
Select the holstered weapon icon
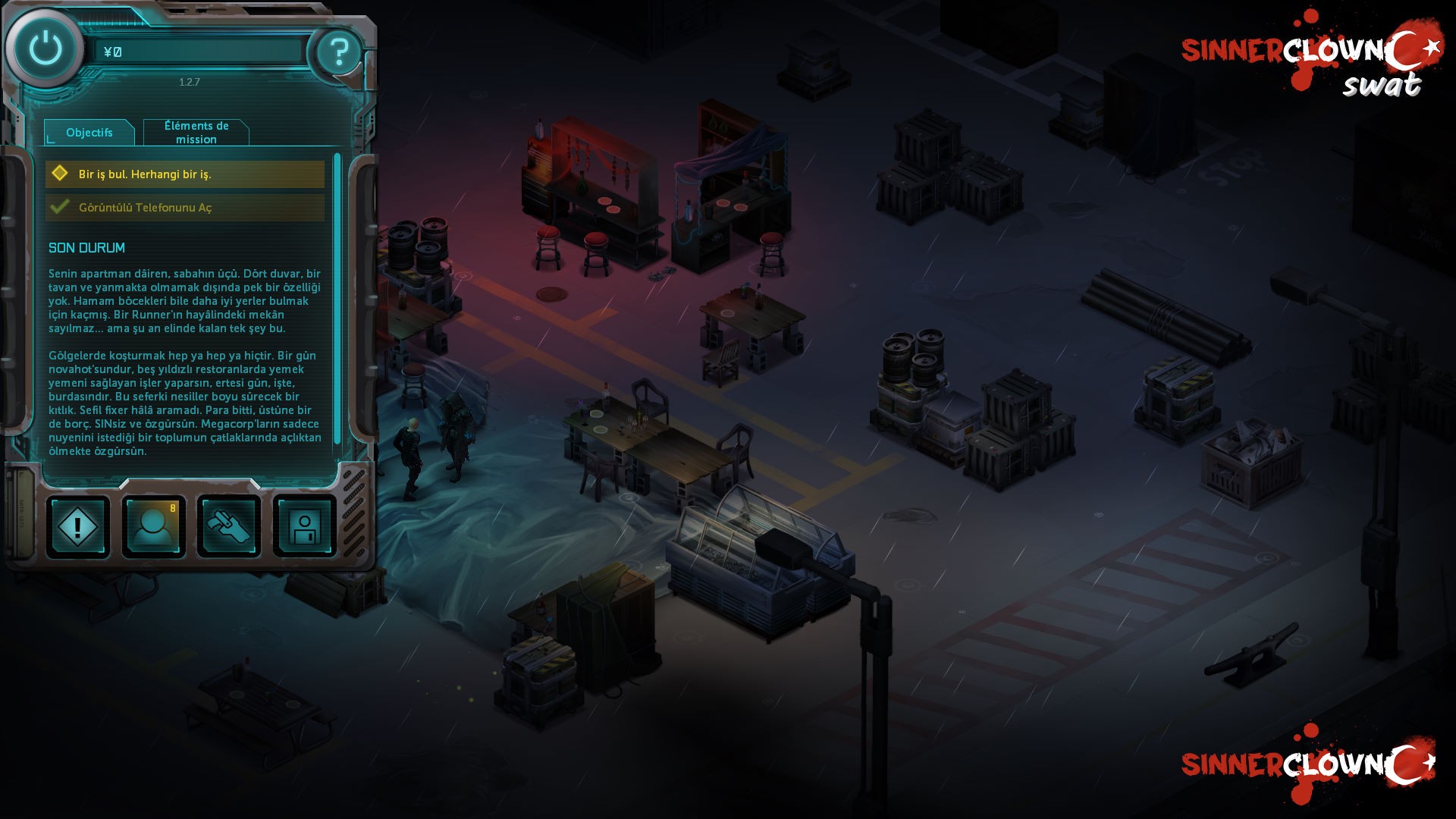click(x=228, y=526)
